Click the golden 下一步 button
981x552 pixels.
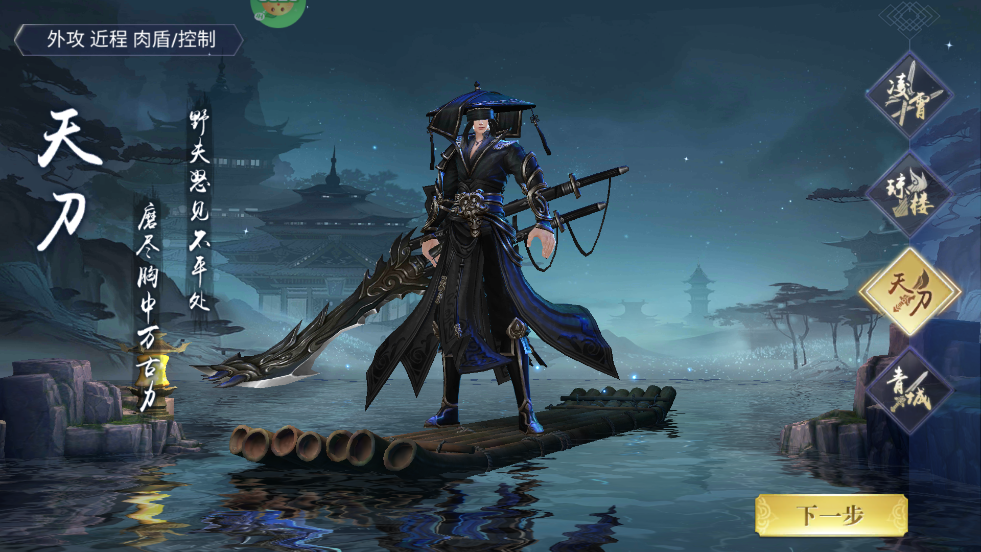tap(830, 515)
